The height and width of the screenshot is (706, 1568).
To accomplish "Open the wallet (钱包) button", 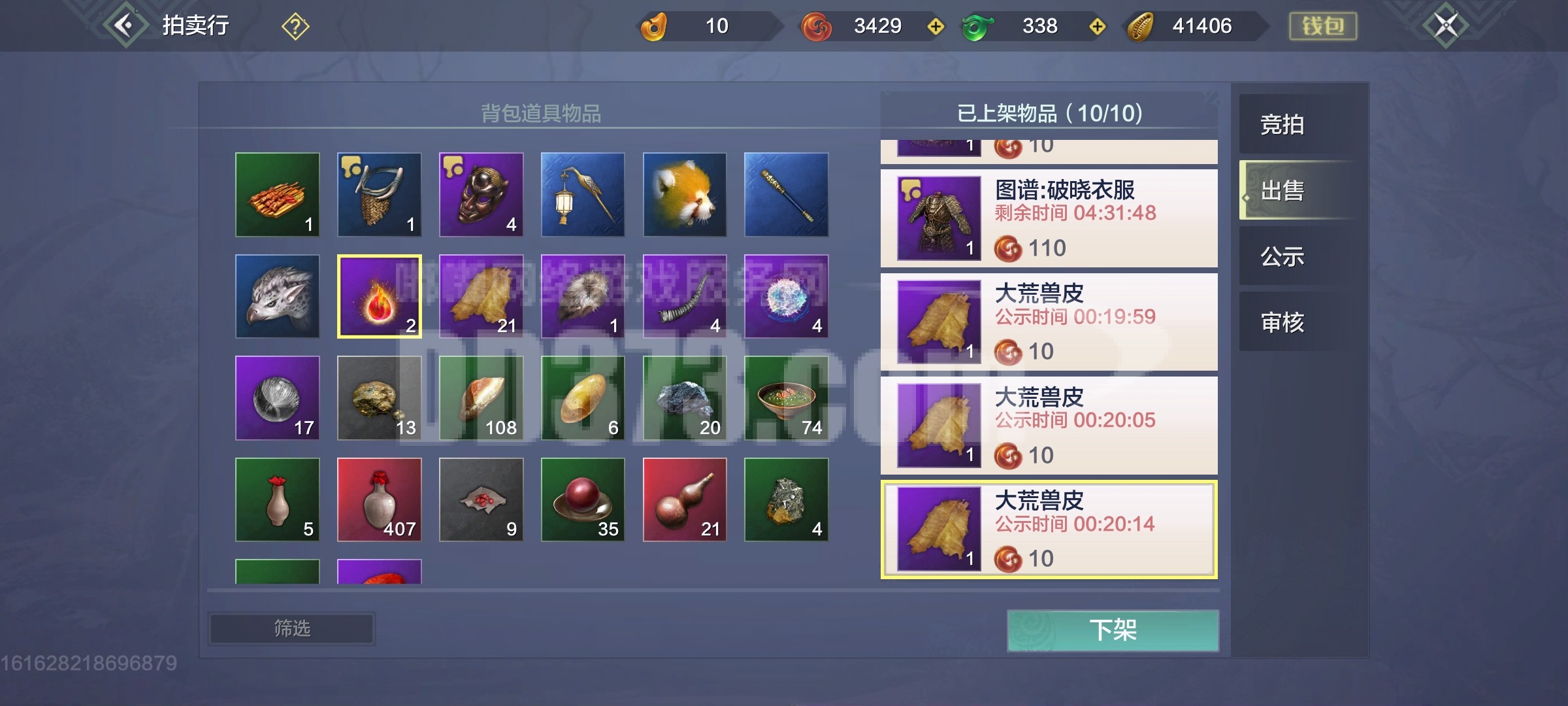I will pyautogui.click(x=1322, y=26).
